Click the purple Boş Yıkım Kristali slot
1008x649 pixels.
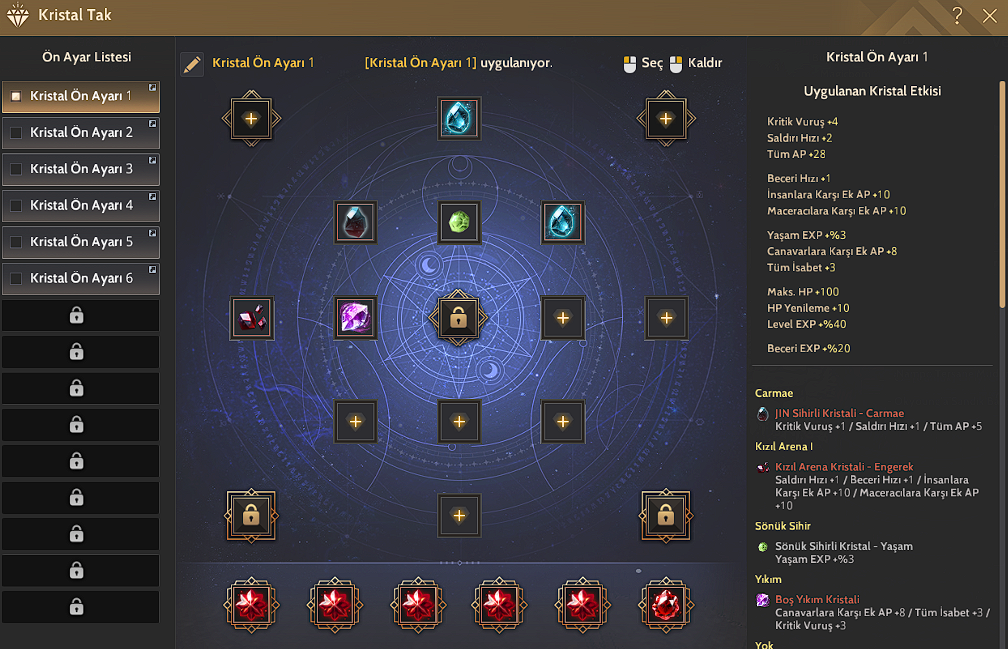point(355,318)
